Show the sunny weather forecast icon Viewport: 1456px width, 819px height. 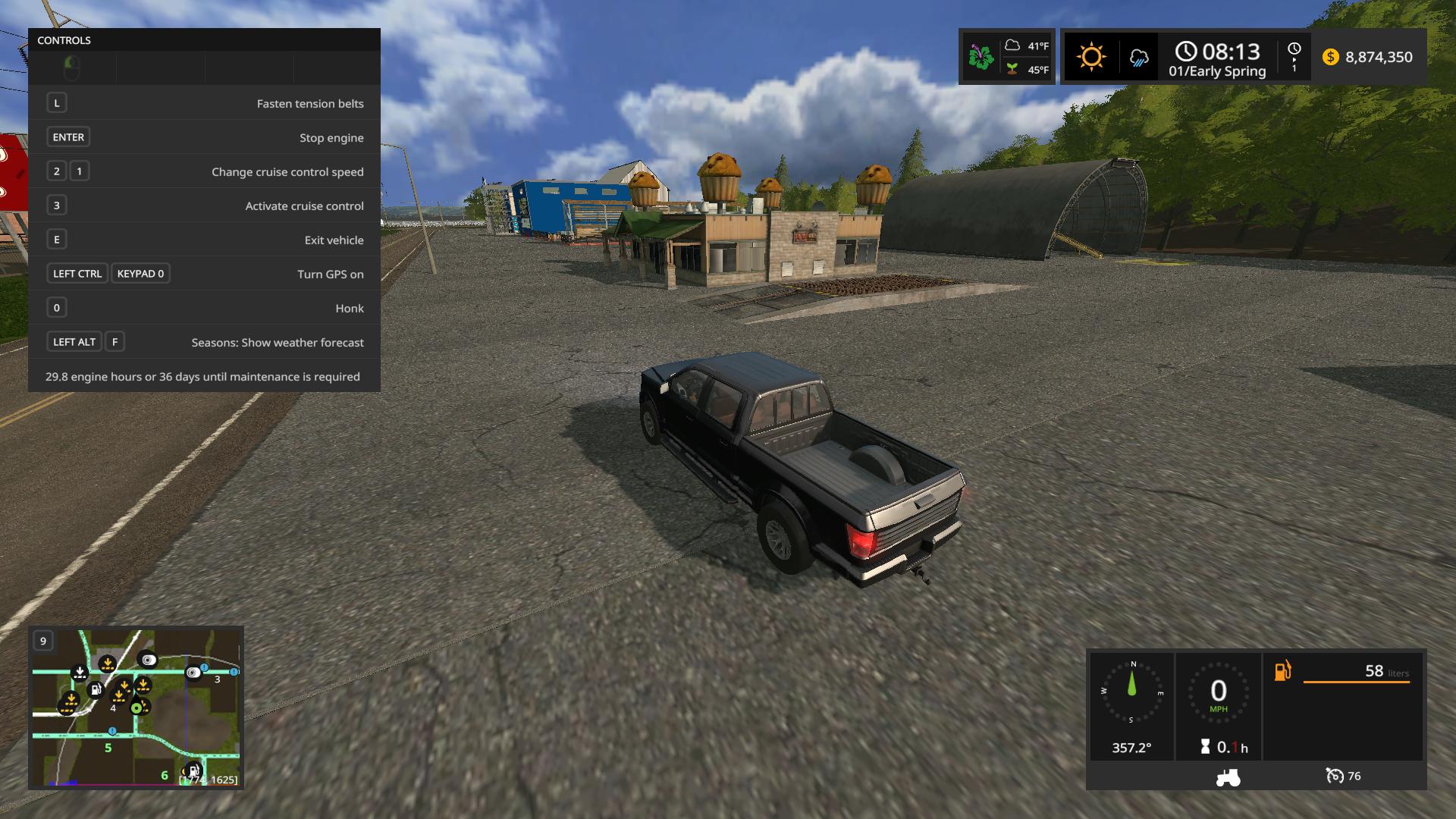click(x=1091, y=57)
